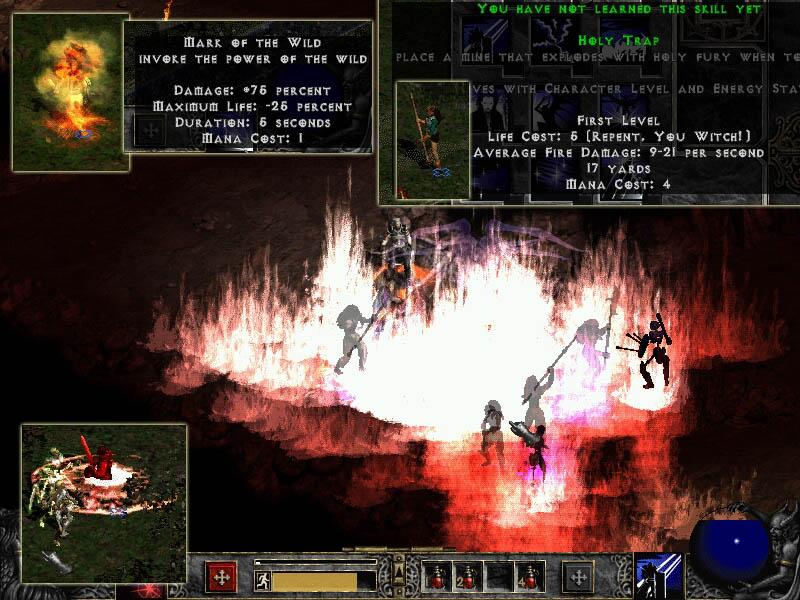Open the battle scene preview thumbnail

point(104,503)
